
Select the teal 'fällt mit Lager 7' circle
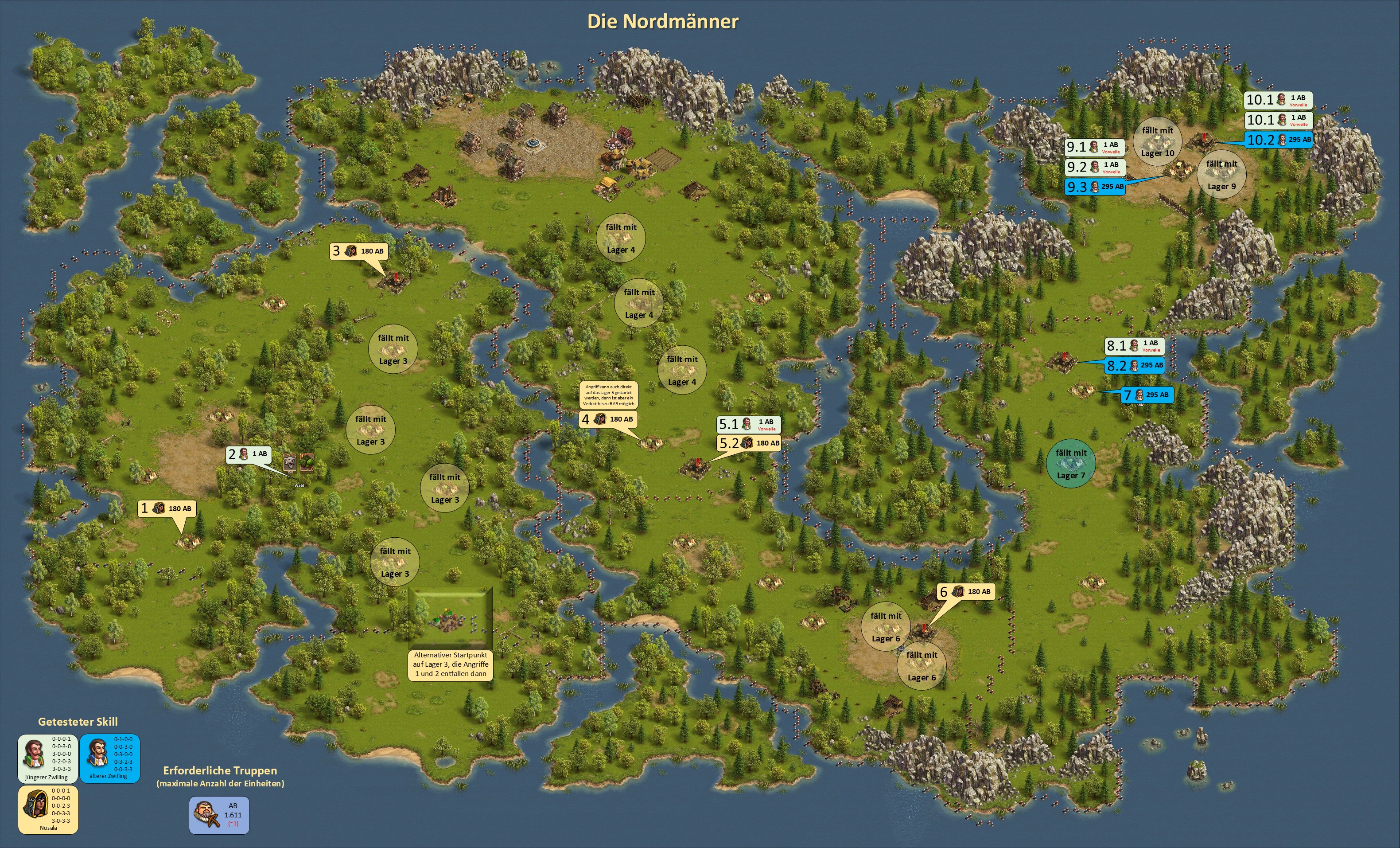[1070, 464]
